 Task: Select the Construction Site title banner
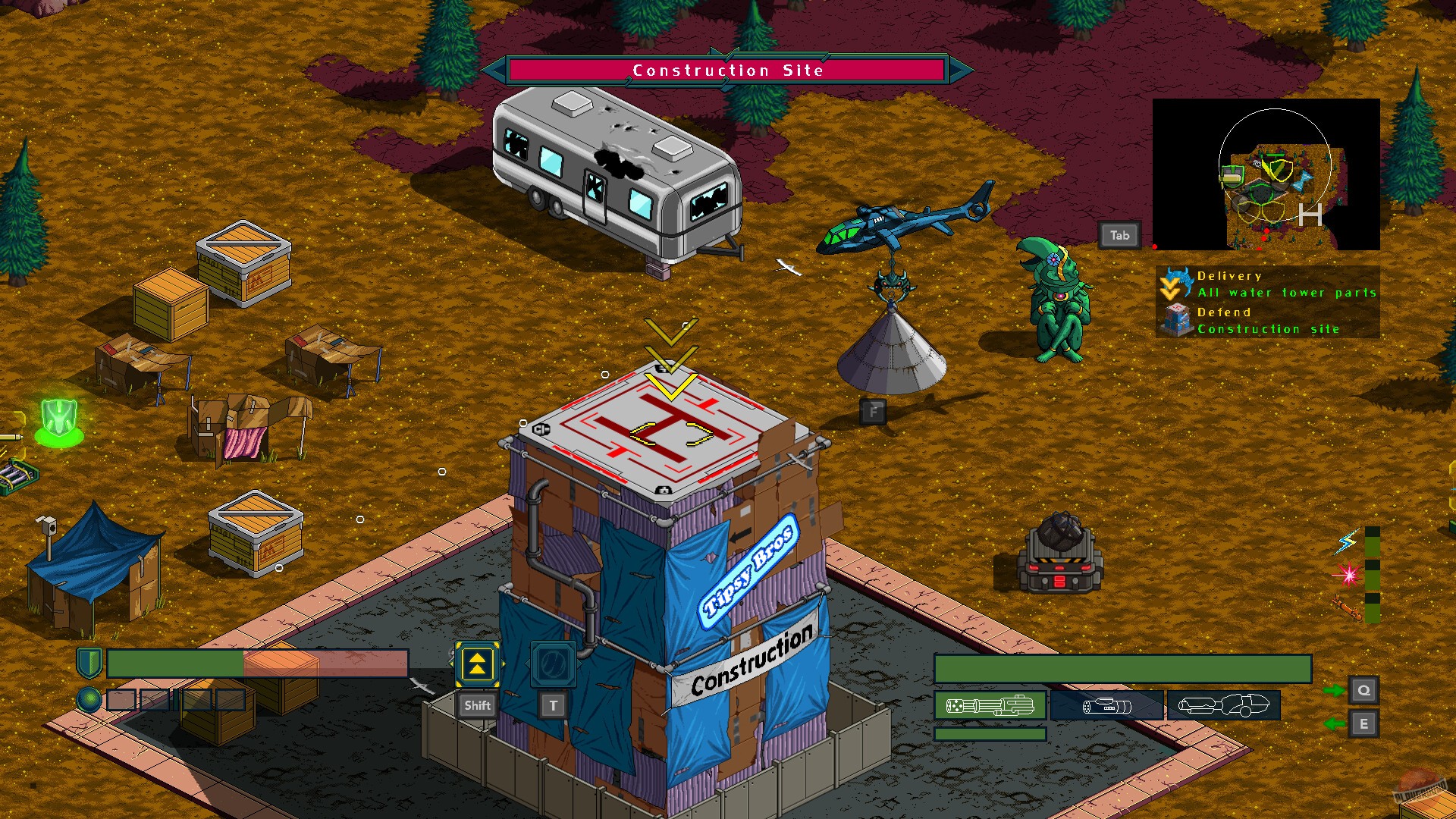tap(727, 70)
